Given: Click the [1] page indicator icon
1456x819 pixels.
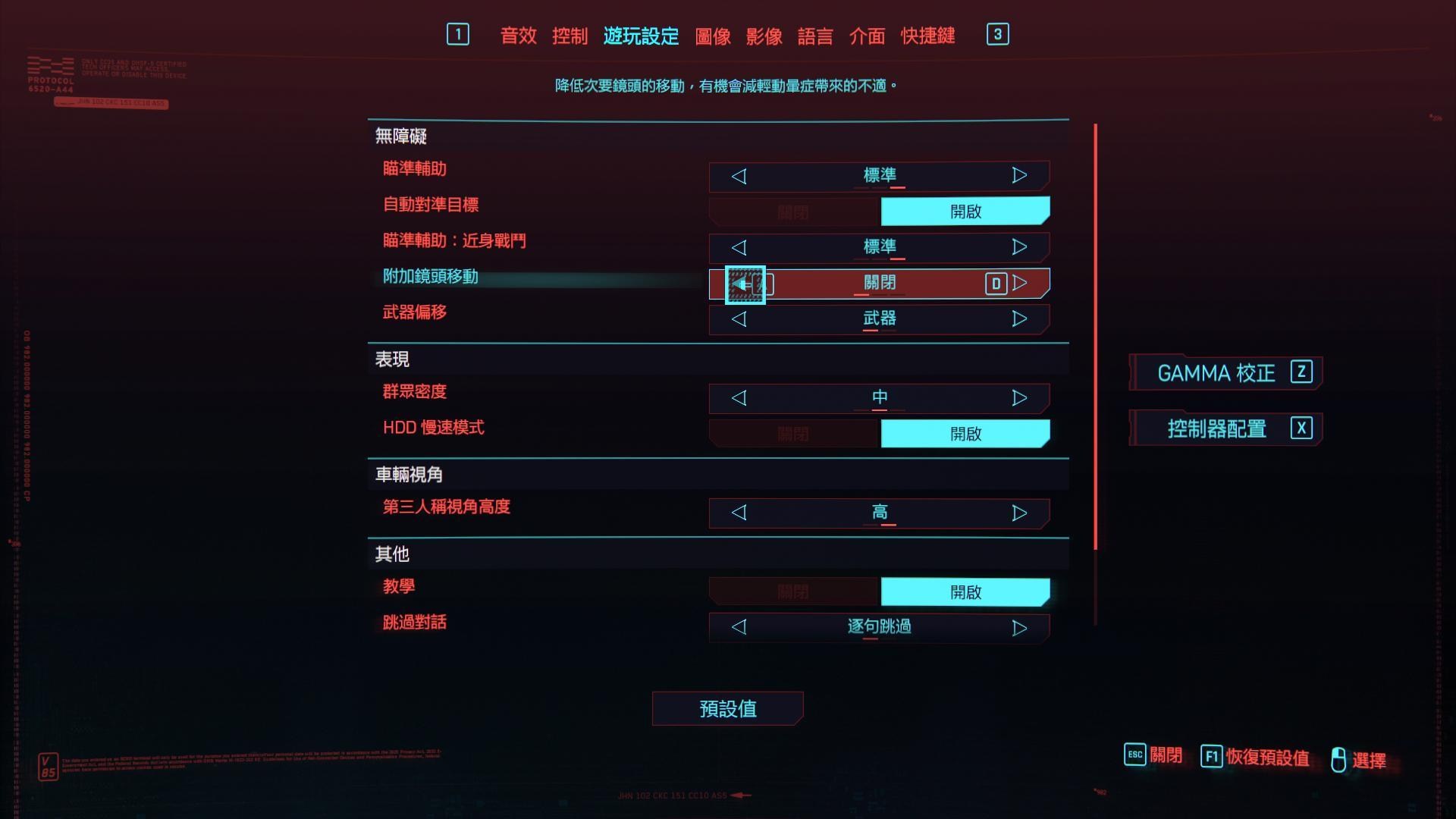Looking at the screenshot, I should point(458,34).
